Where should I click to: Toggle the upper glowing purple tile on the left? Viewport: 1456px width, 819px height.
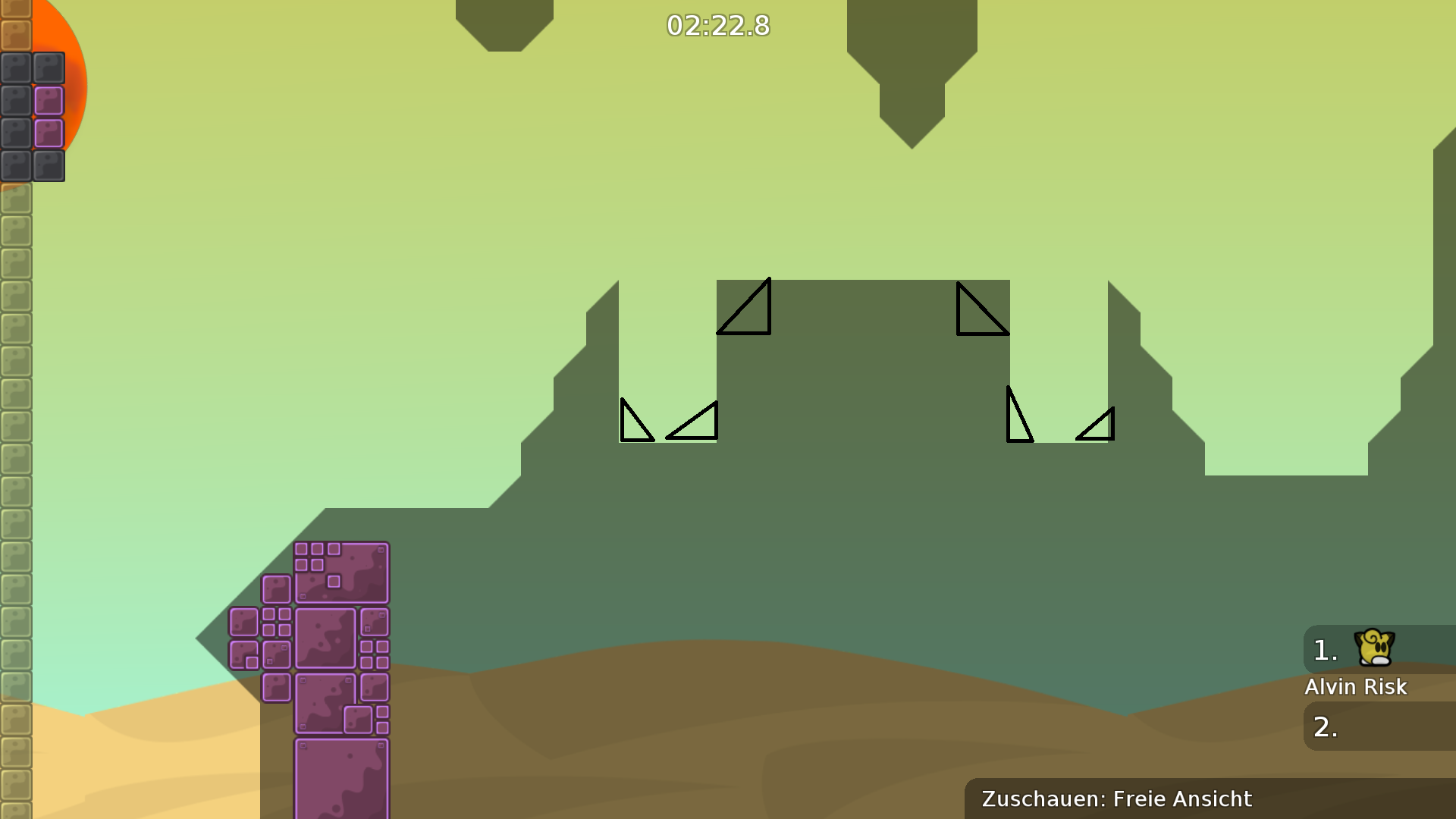(49, 100)
